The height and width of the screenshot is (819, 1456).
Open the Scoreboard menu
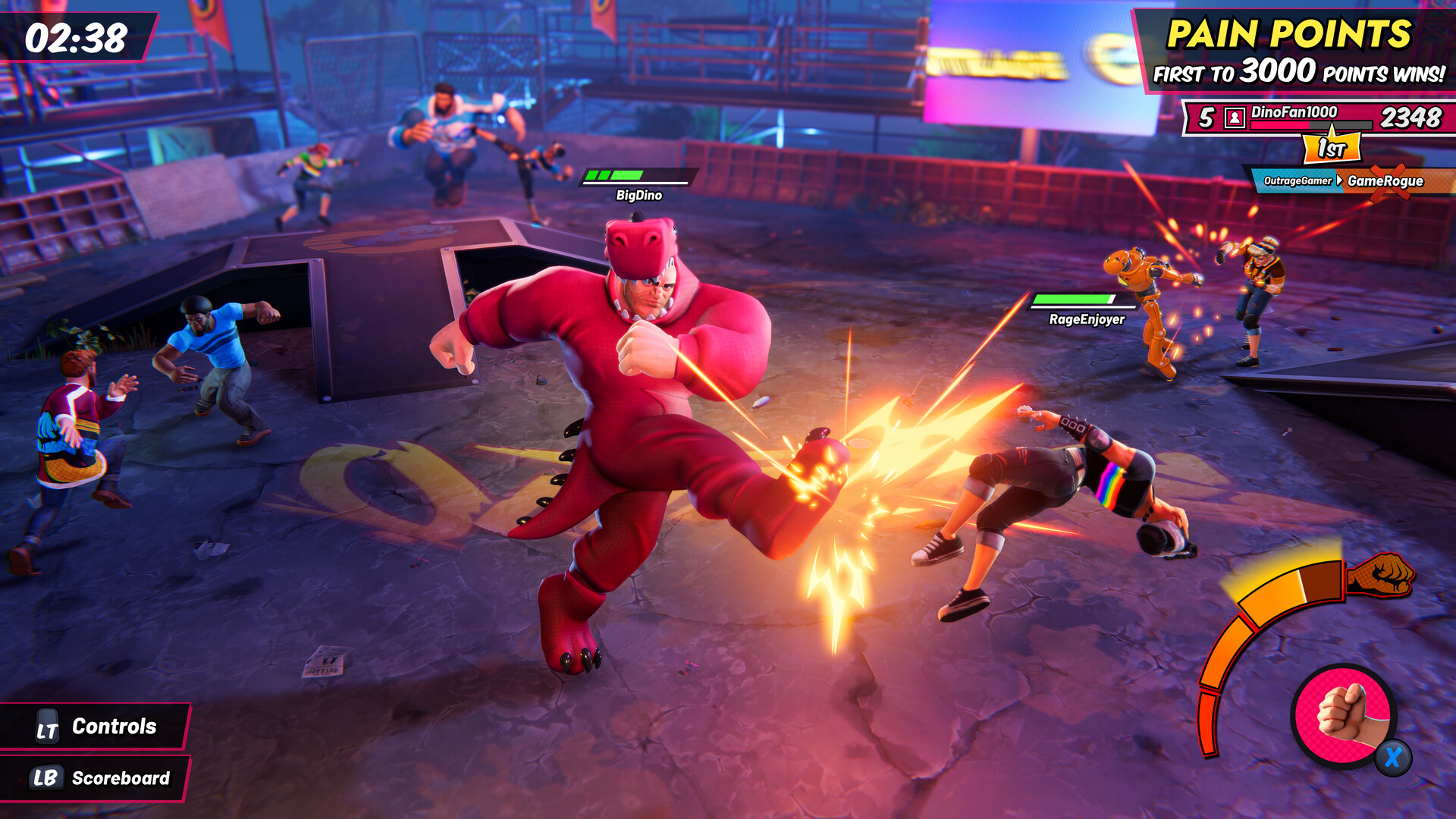click(x=121, y=777)
